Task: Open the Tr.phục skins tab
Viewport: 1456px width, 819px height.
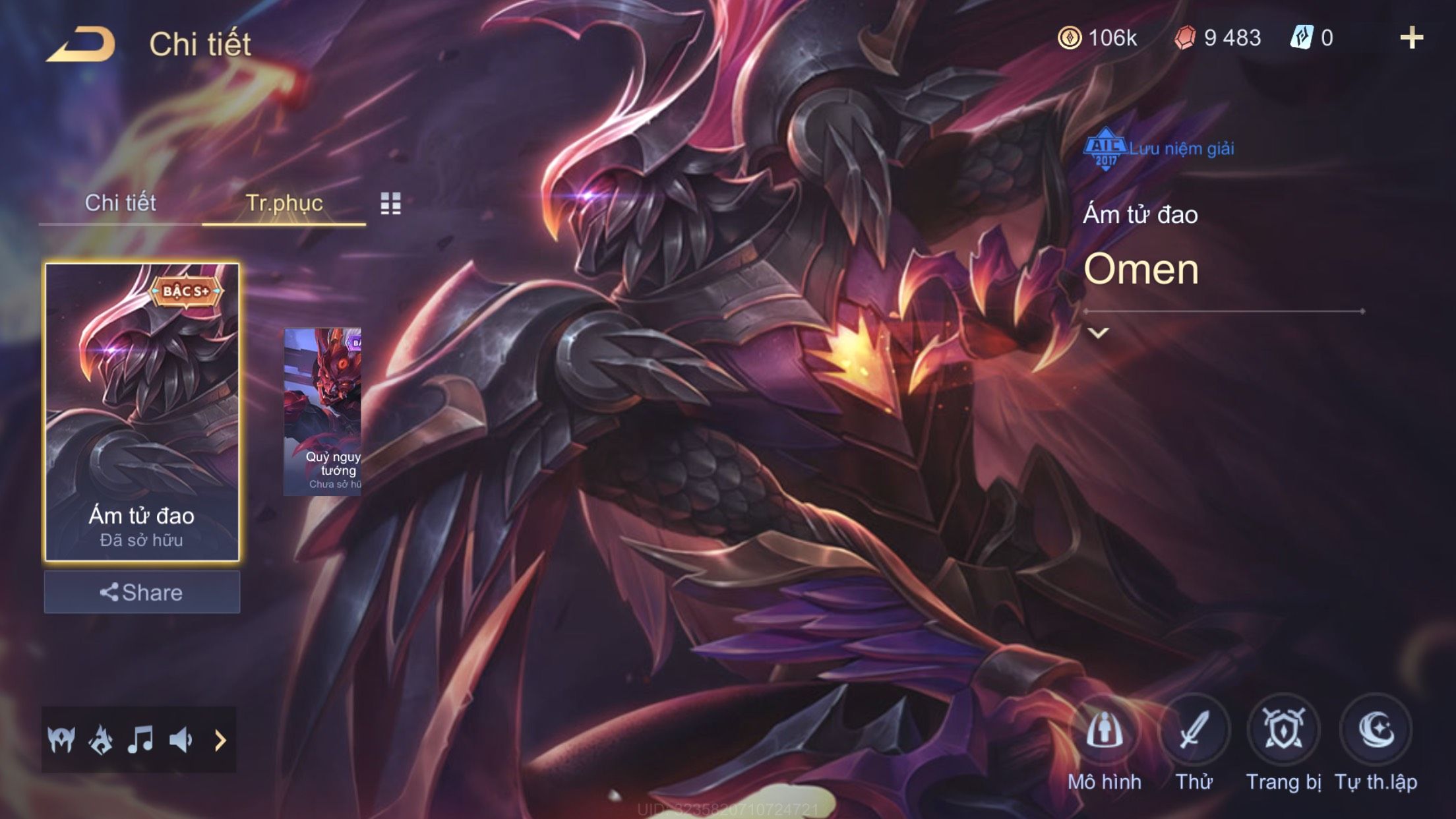Action: point(284,203)
